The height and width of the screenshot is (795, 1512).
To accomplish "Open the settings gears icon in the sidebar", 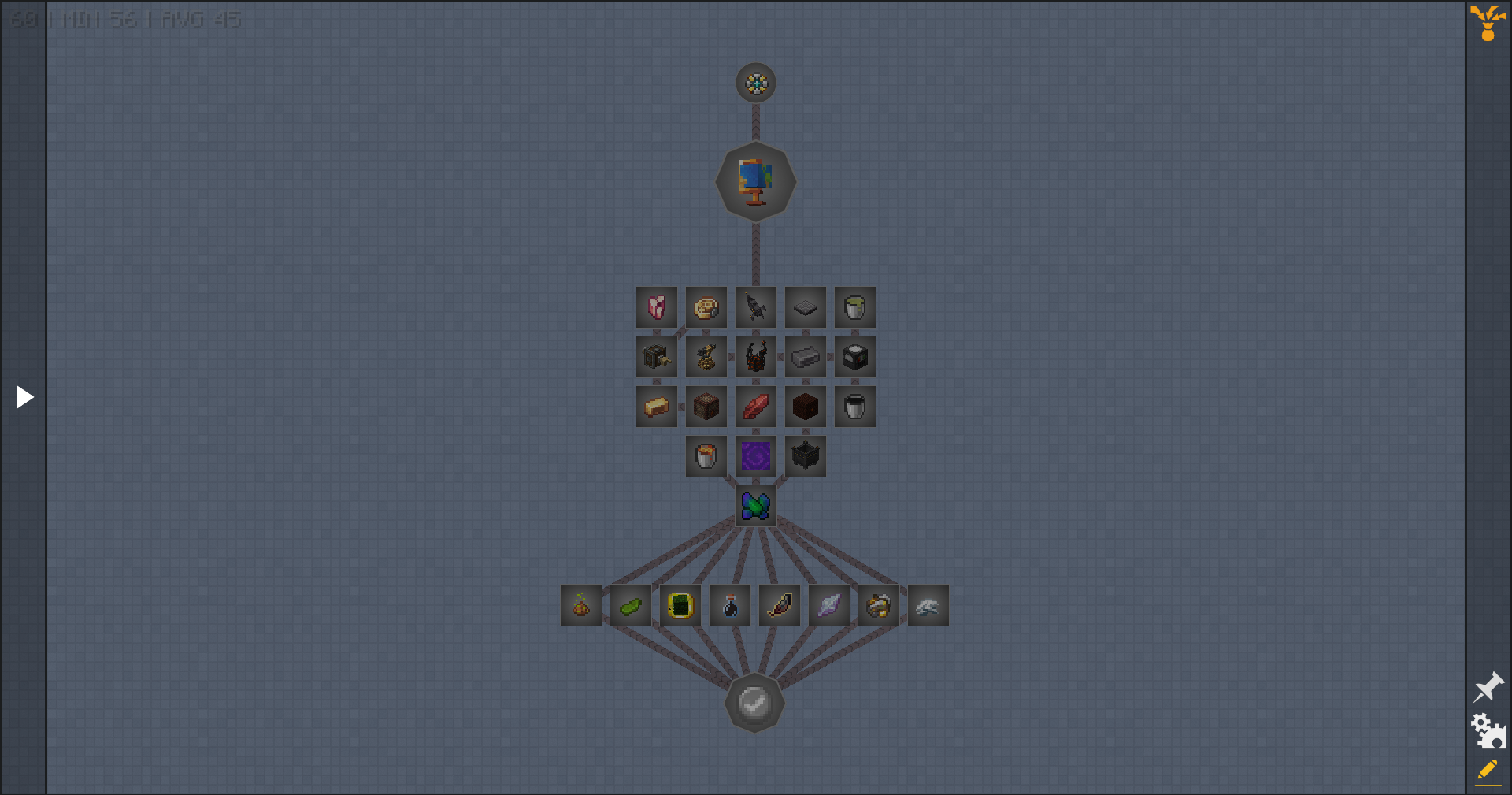I will pyautogui.click(x=1488, y=730).
